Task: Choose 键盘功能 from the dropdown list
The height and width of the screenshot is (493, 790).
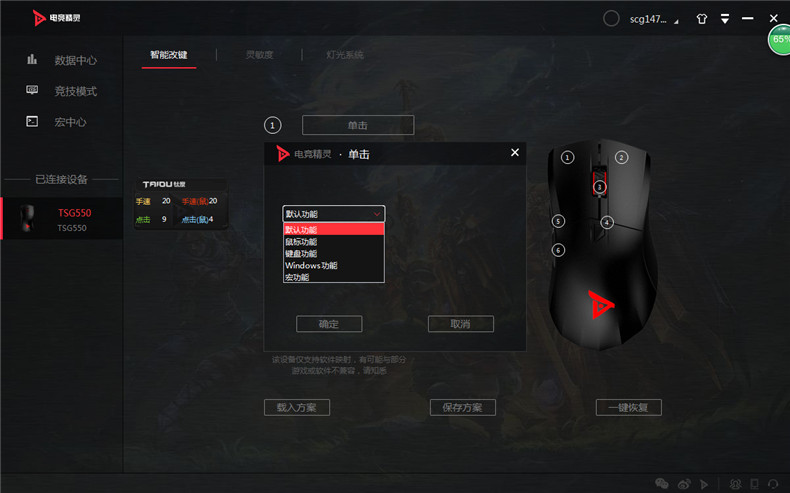Action: tap(301, 254)
